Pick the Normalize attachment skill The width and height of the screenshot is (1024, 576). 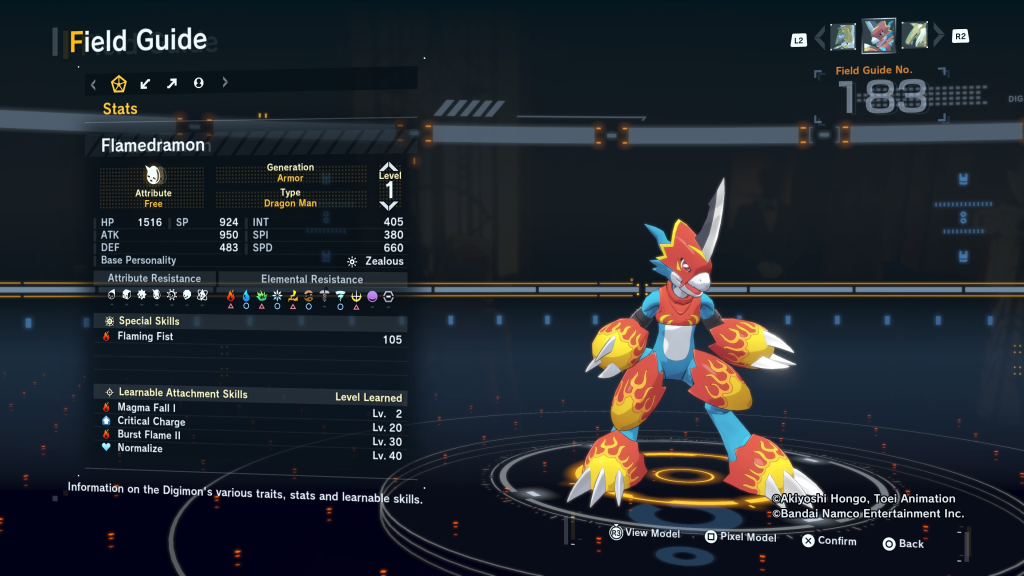pos(252,449)
